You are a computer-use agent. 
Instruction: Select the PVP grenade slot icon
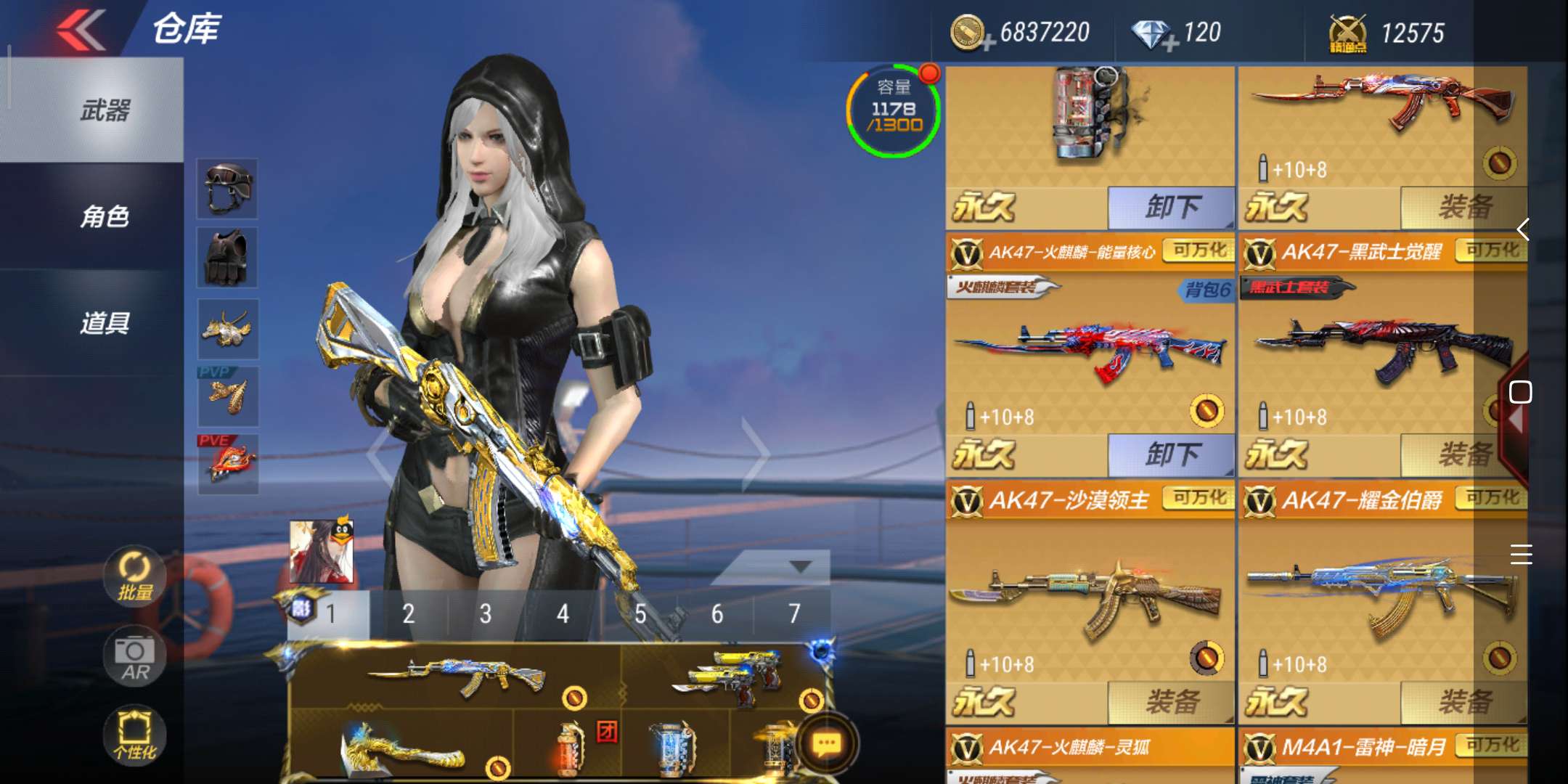[226, 396]
